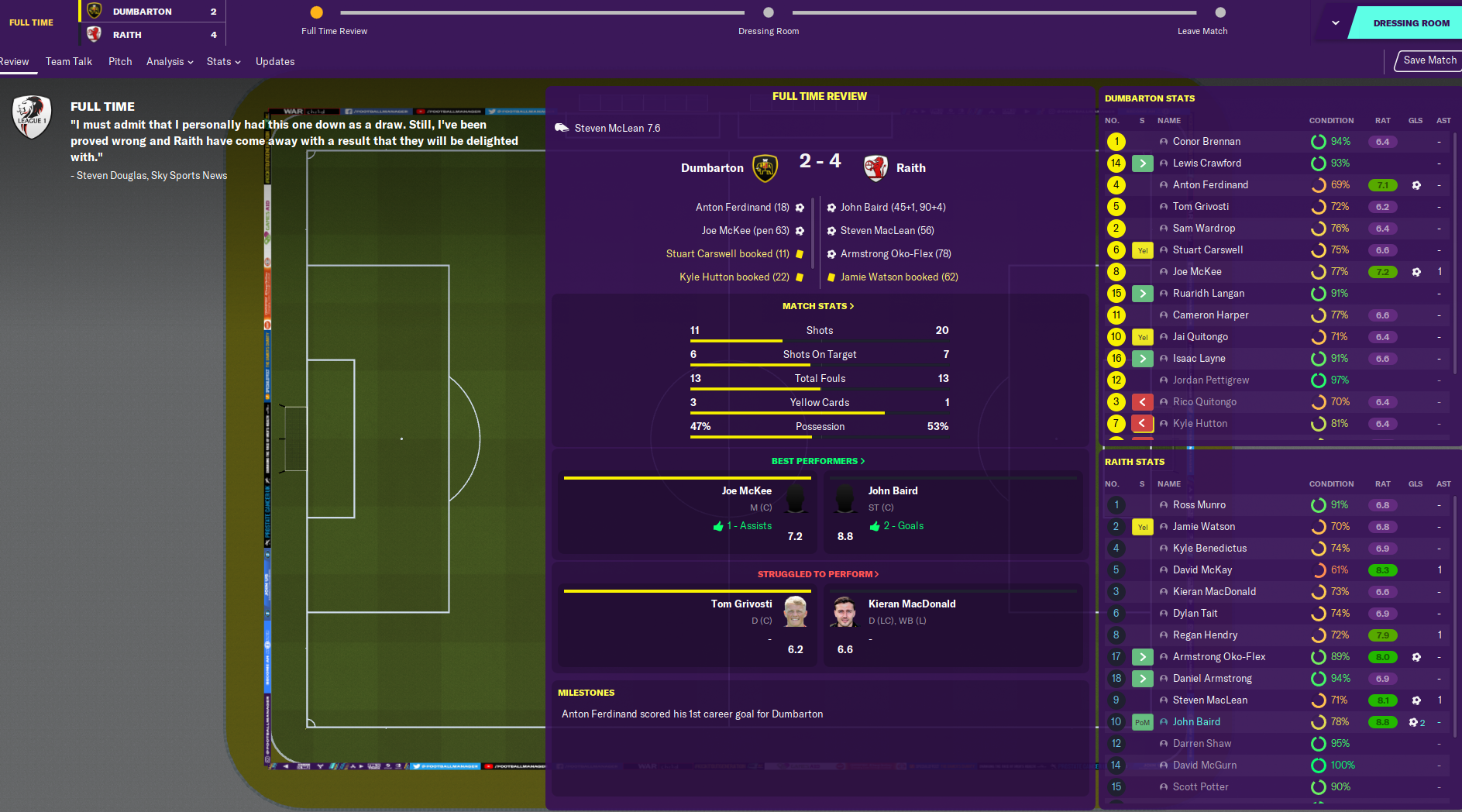This screenshot has width=1462, height=812.
Task: Select Steven MacLean in Raith stats
Action: click(x=1209, y=700)
